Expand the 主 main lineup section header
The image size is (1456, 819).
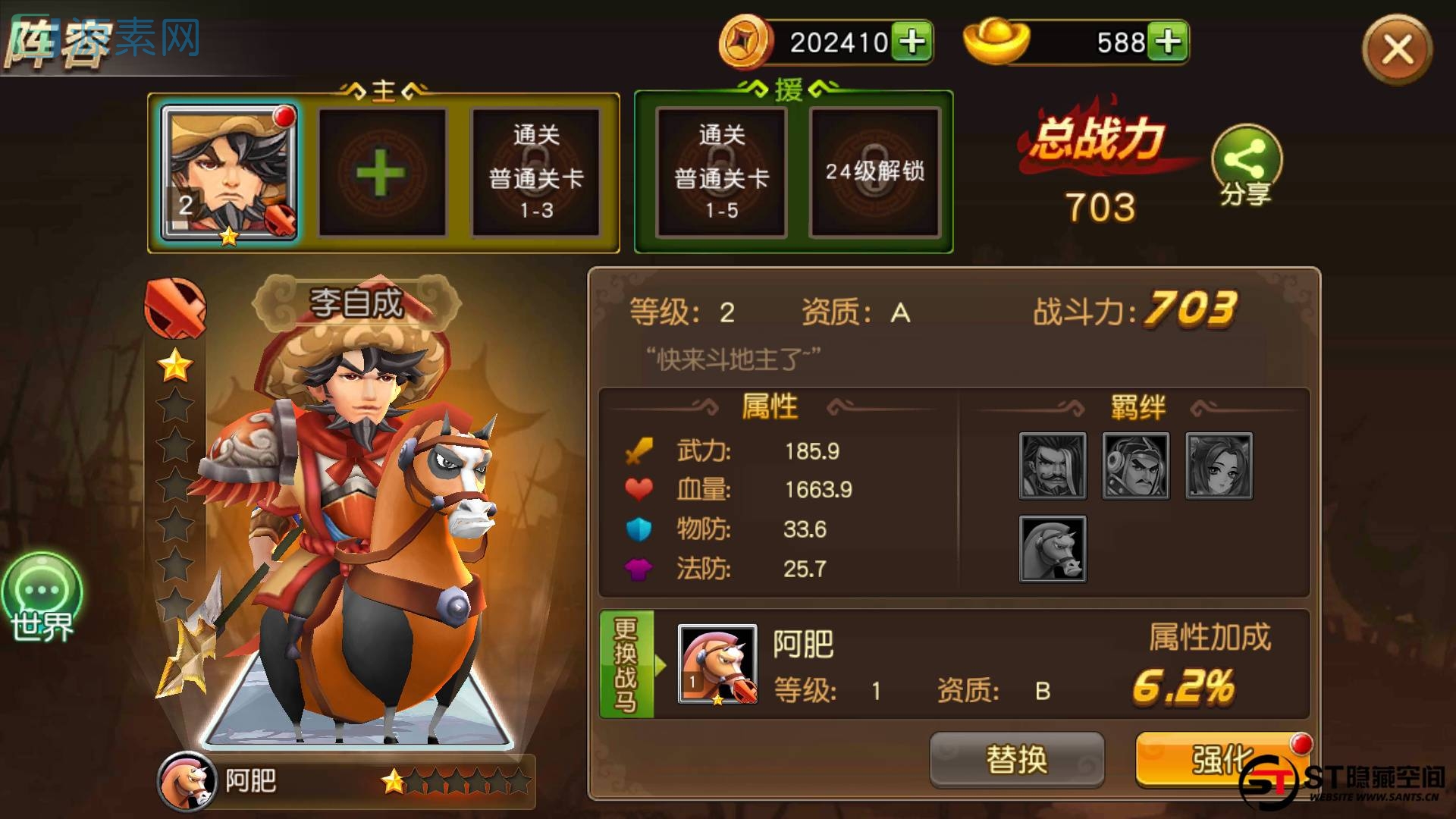(383, 89)
